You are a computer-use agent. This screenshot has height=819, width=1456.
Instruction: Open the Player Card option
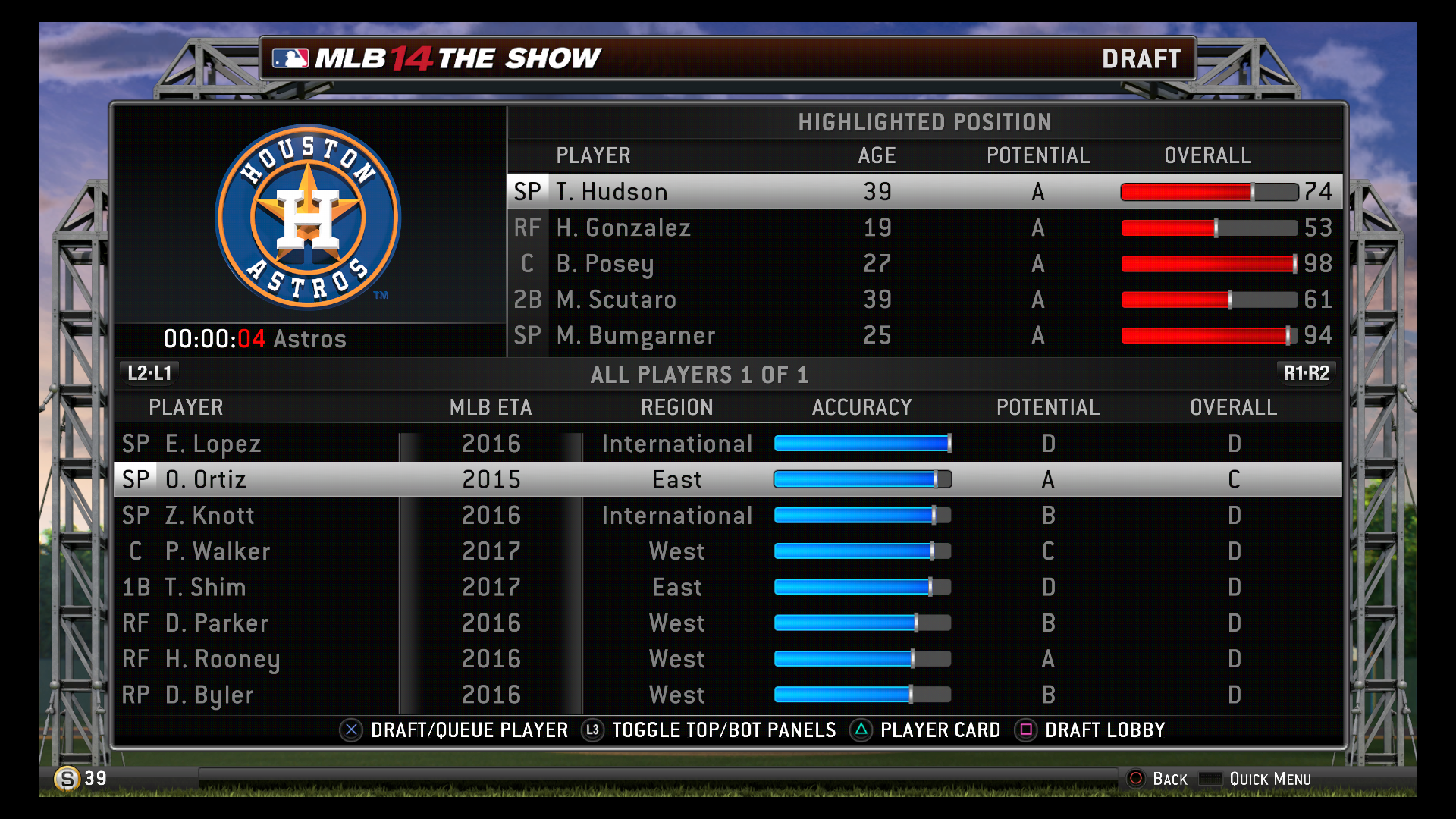coord(939,730)
